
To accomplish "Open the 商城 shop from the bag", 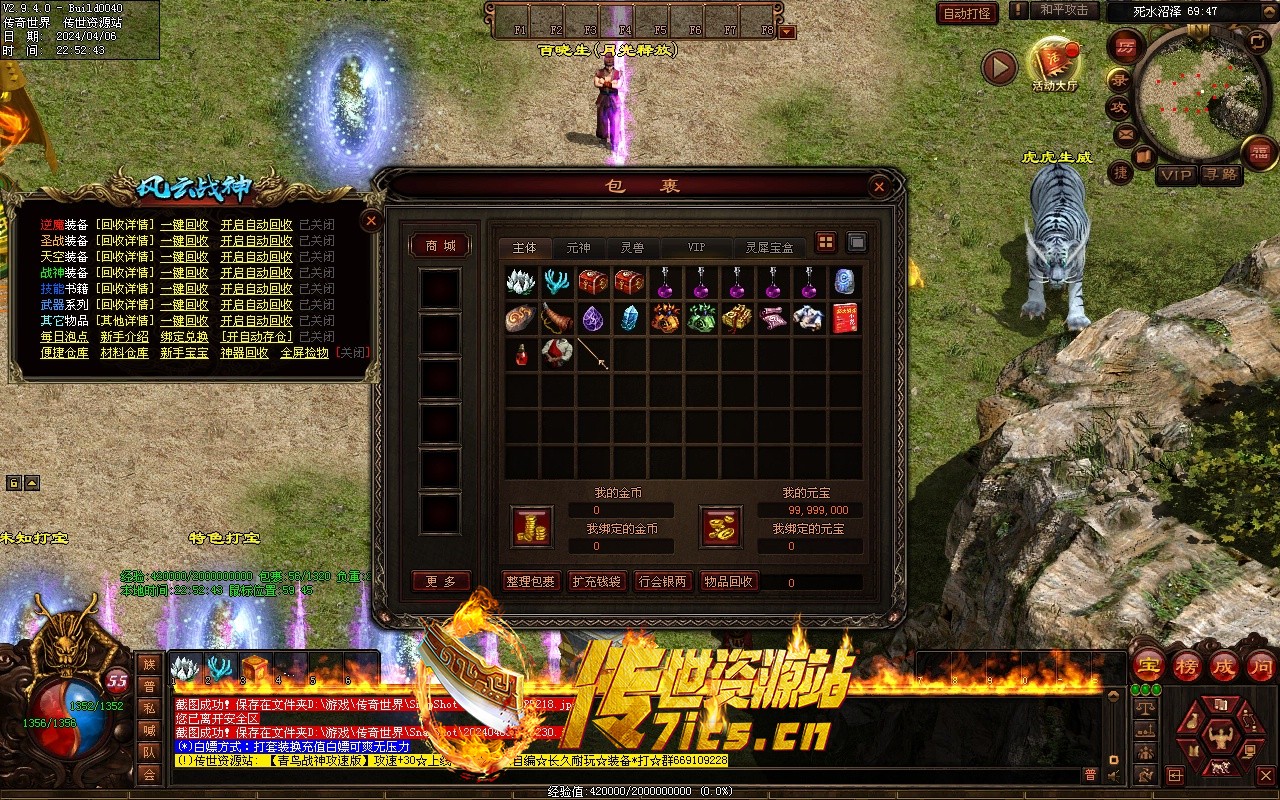I will point(440,246).
